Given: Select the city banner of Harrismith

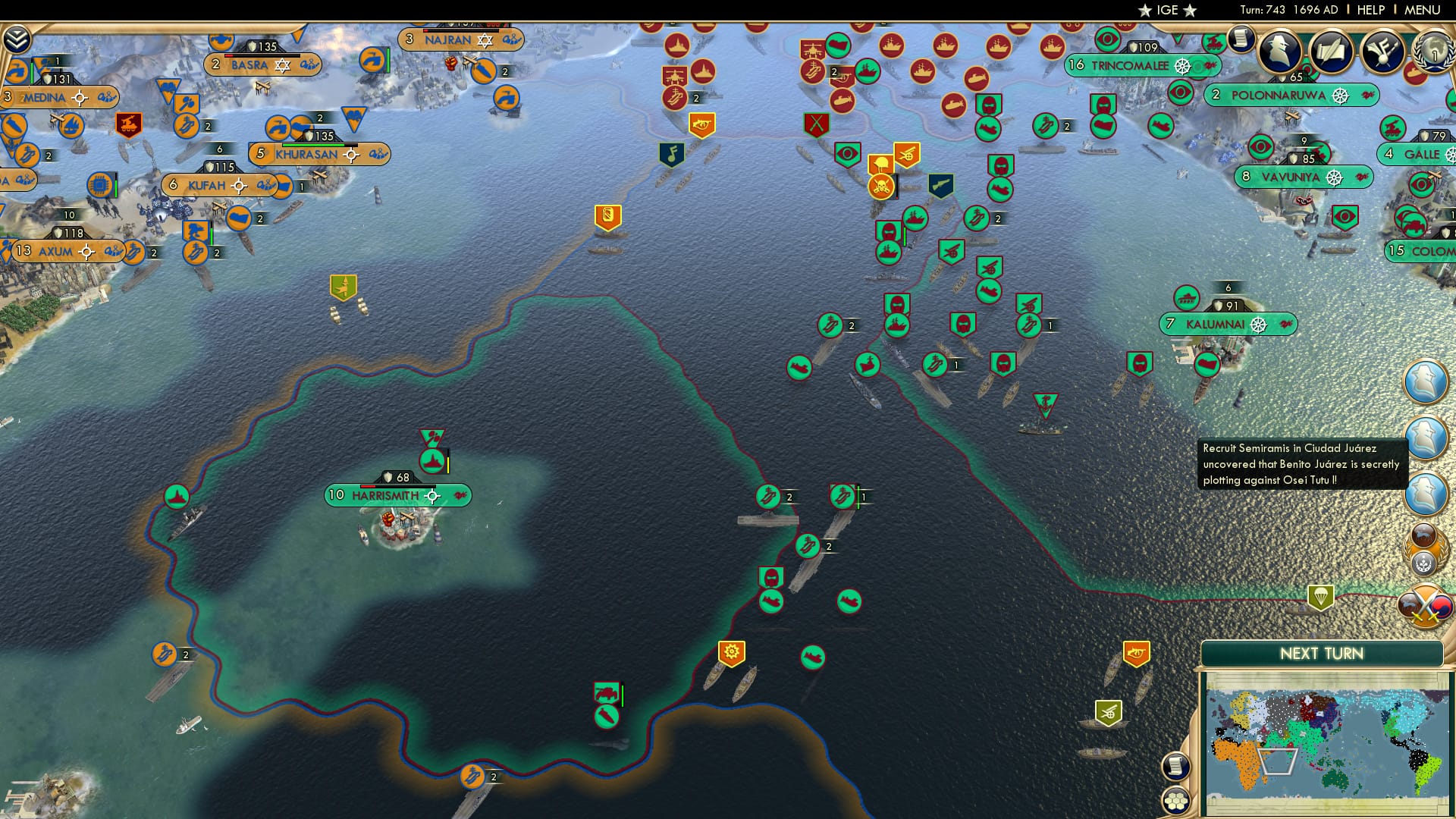Looking at the screenshot, I should coord(384,495).
